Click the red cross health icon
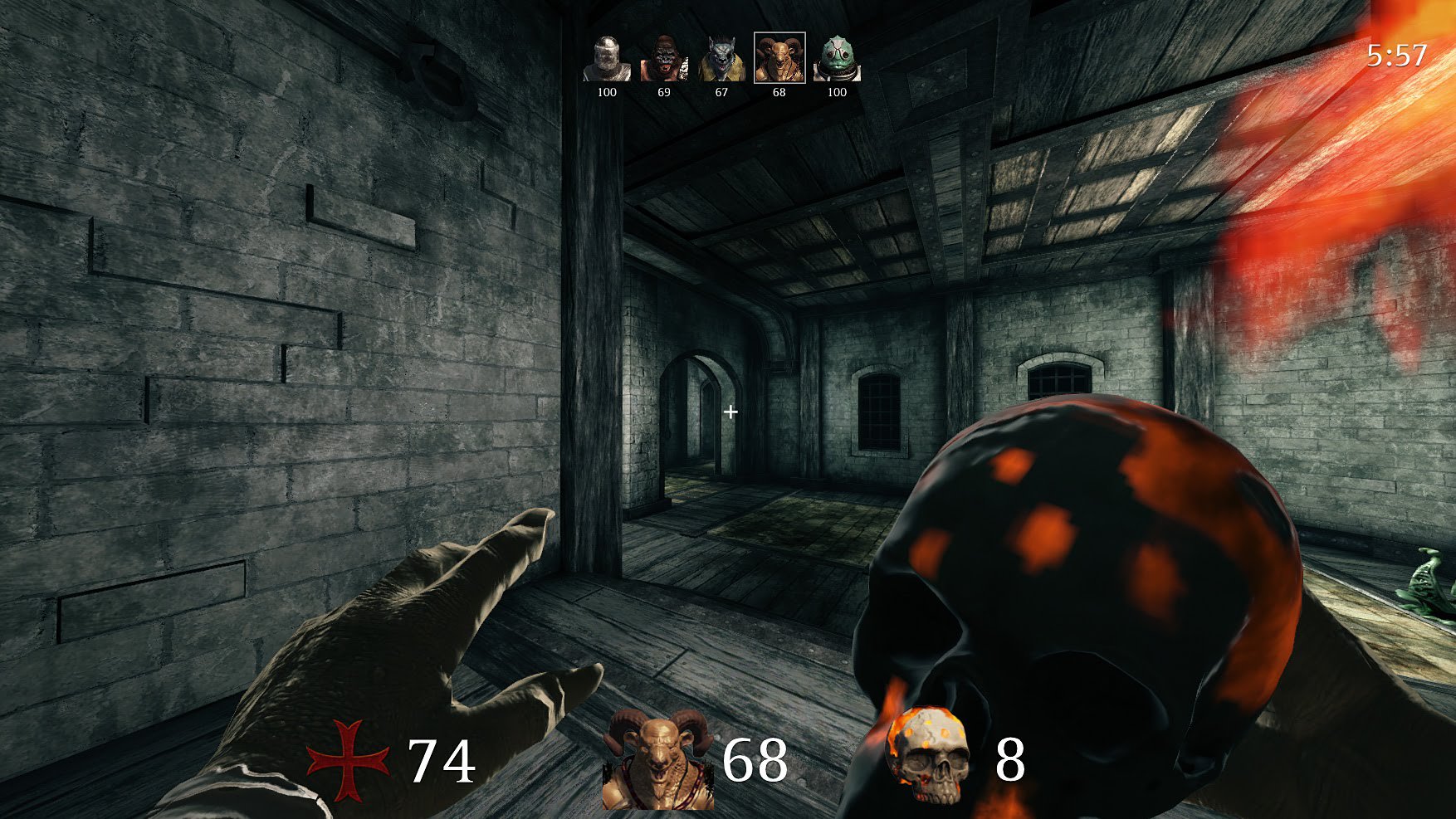The image size is (1456, 819). click(x=348, y=759)
